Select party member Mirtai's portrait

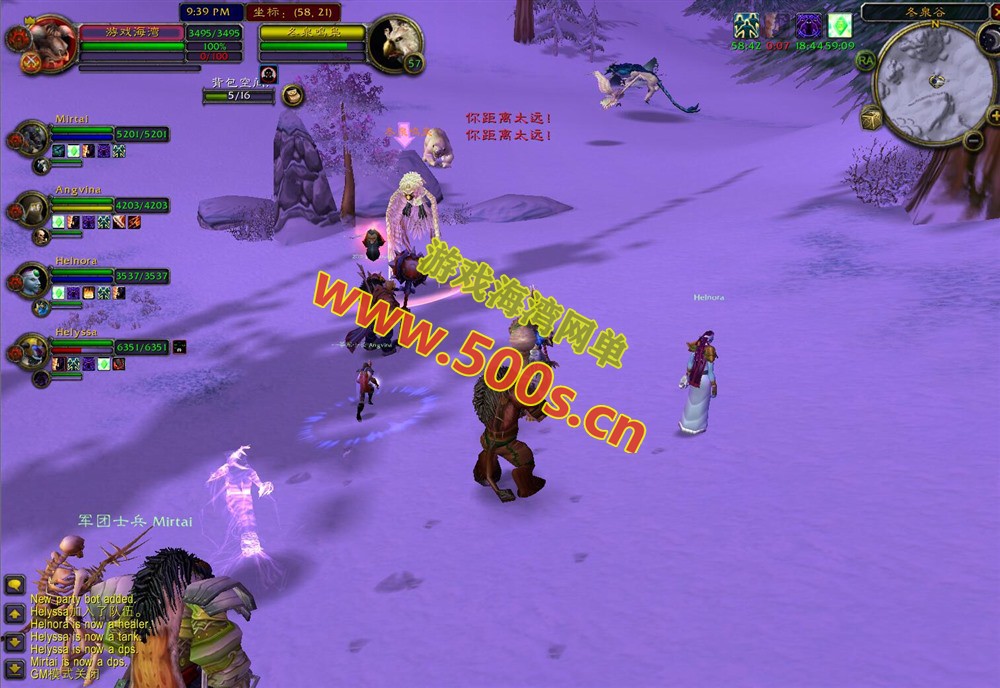tap(32, 137)
